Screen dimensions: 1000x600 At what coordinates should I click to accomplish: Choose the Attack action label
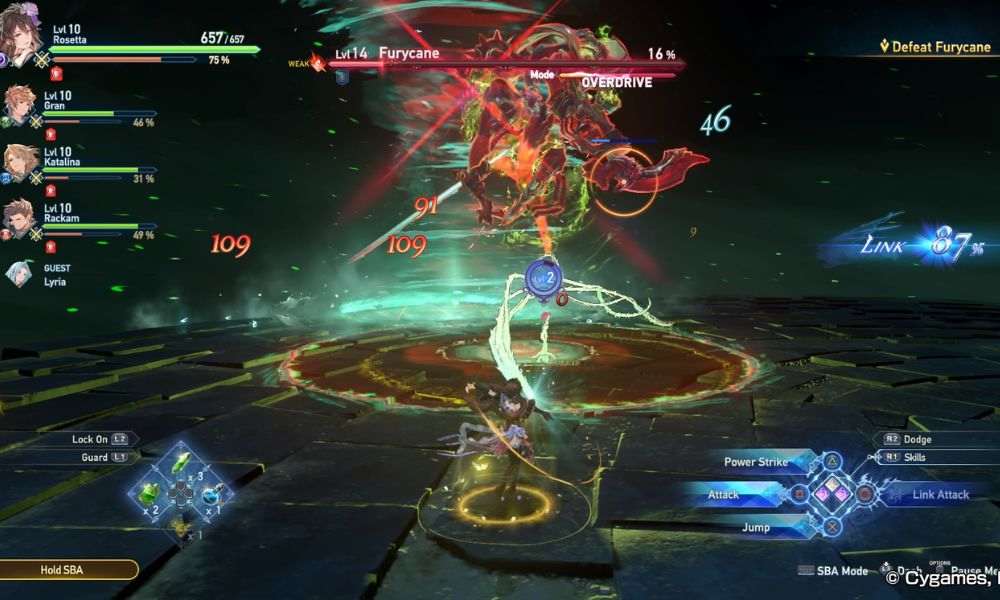coord(724,494)
